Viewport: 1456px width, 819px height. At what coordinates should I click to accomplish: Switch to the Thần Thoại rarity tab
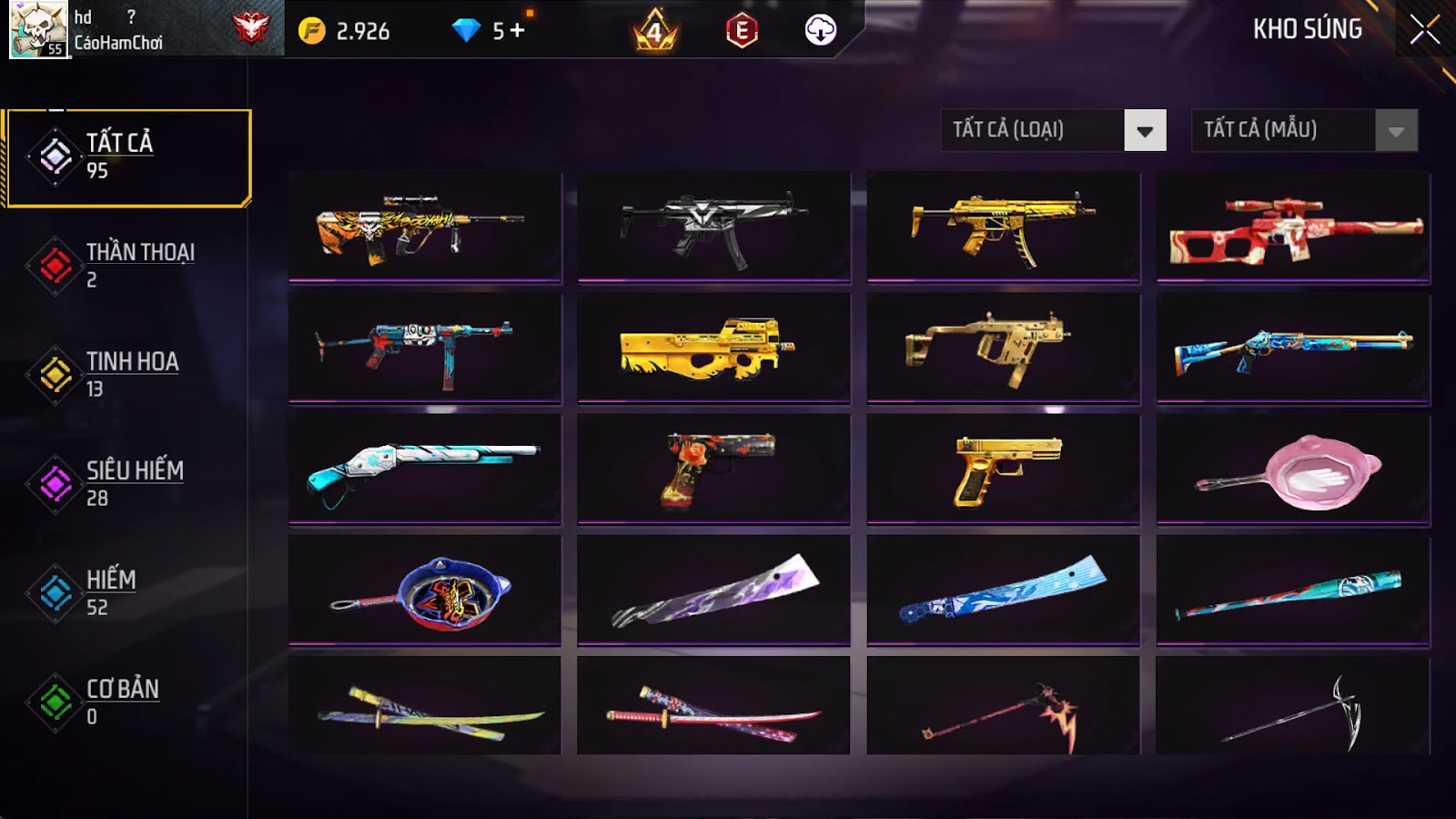click(x=127, y=266)
